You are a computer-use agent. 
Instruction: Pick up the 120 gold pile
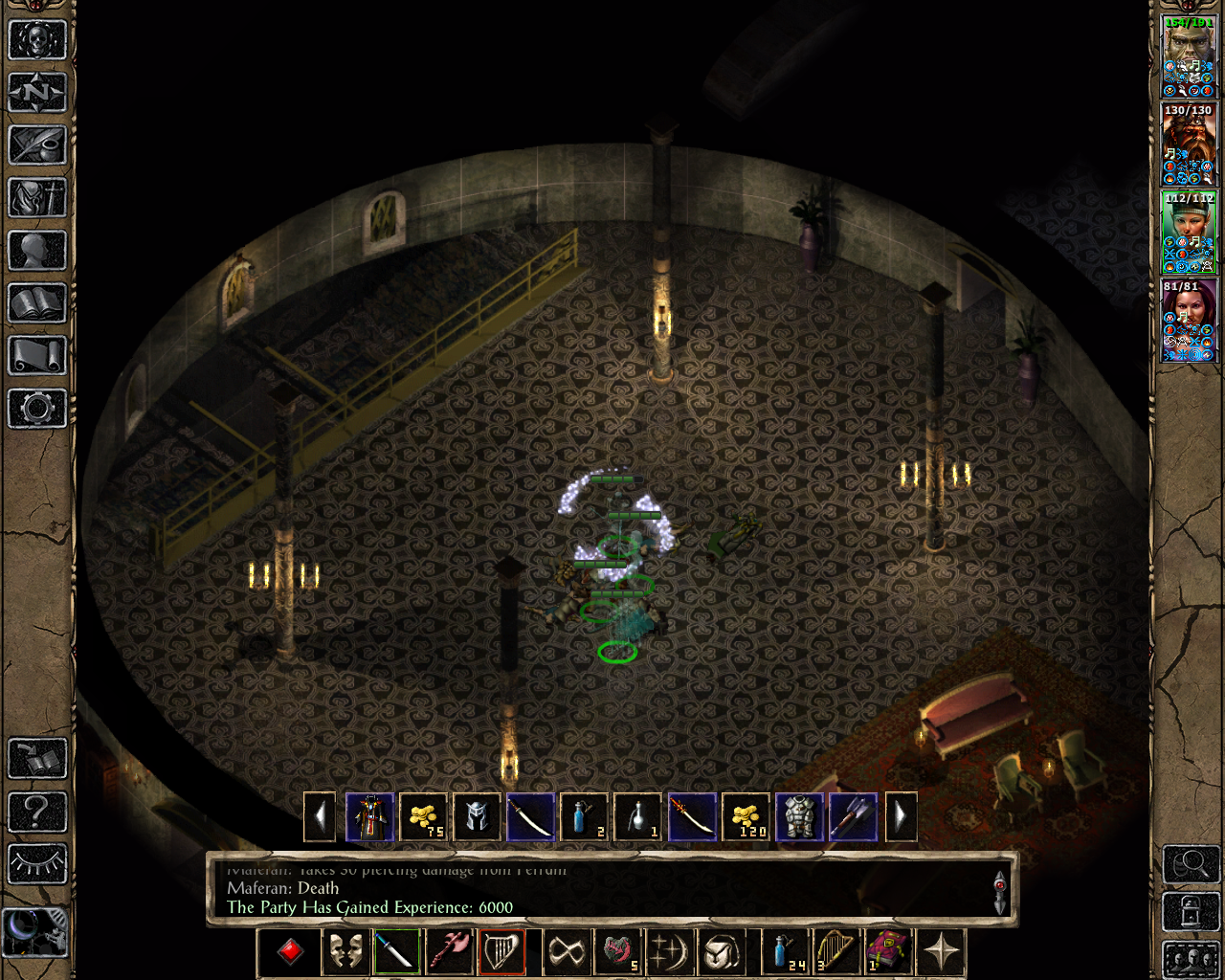tap(746, 817)
